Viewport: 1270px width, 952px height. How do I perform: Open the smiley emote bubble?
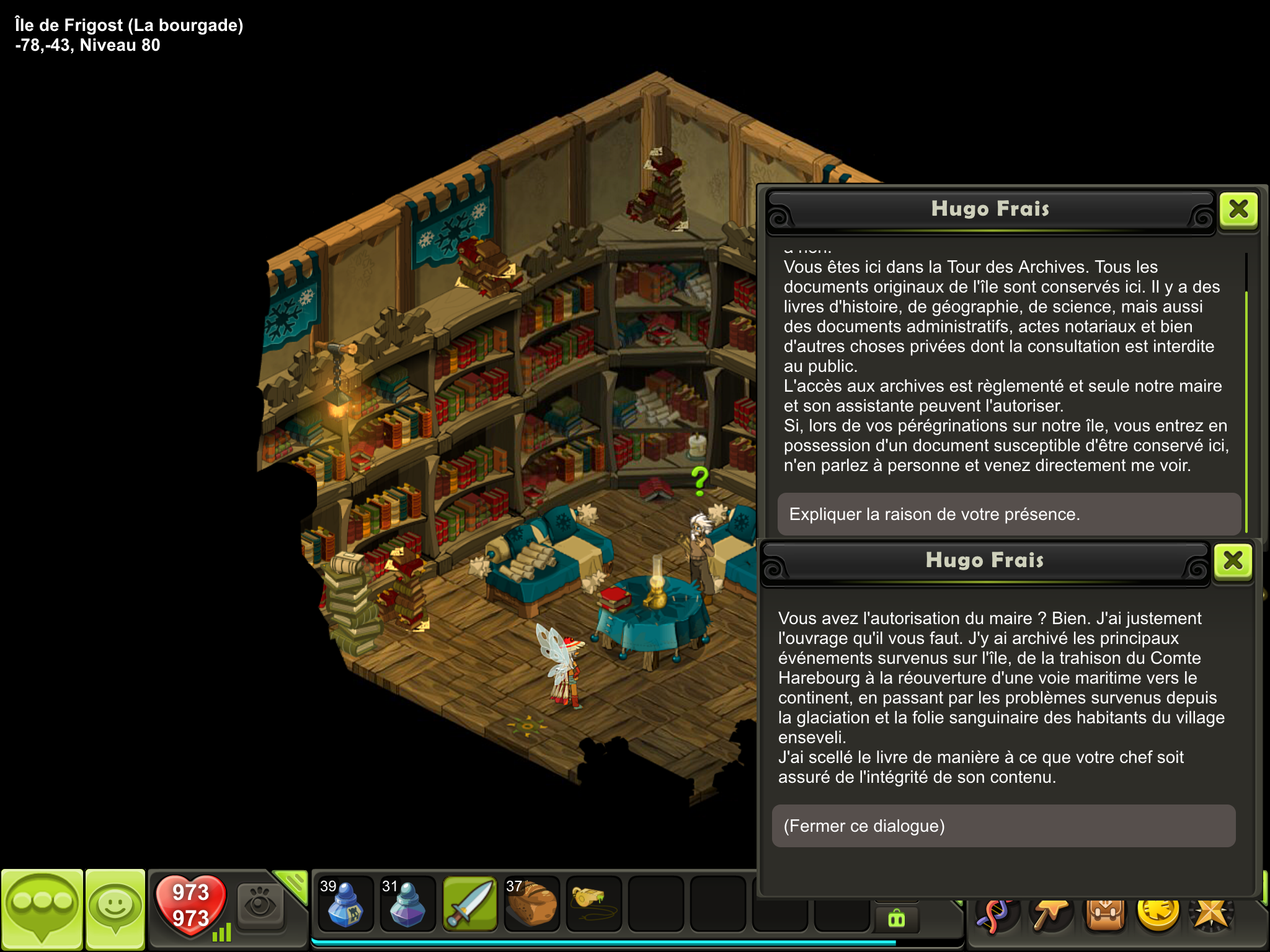115,907
